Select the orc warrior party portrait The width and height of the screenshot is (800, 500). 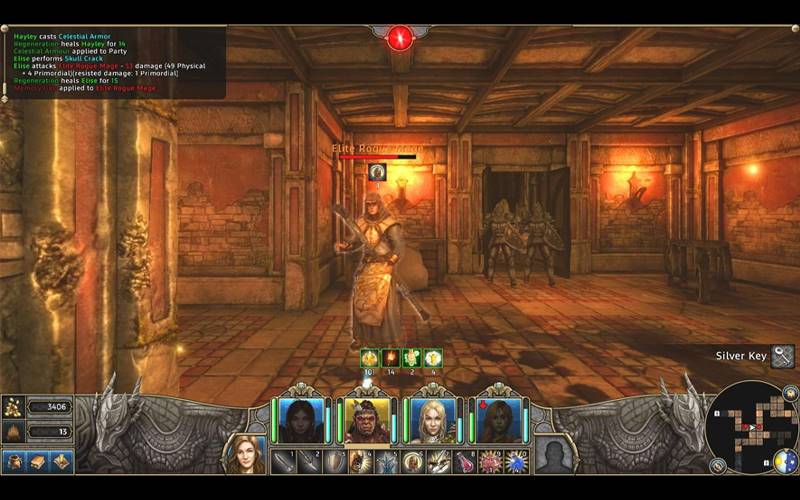pyautogui.click(x=365, y=420)
